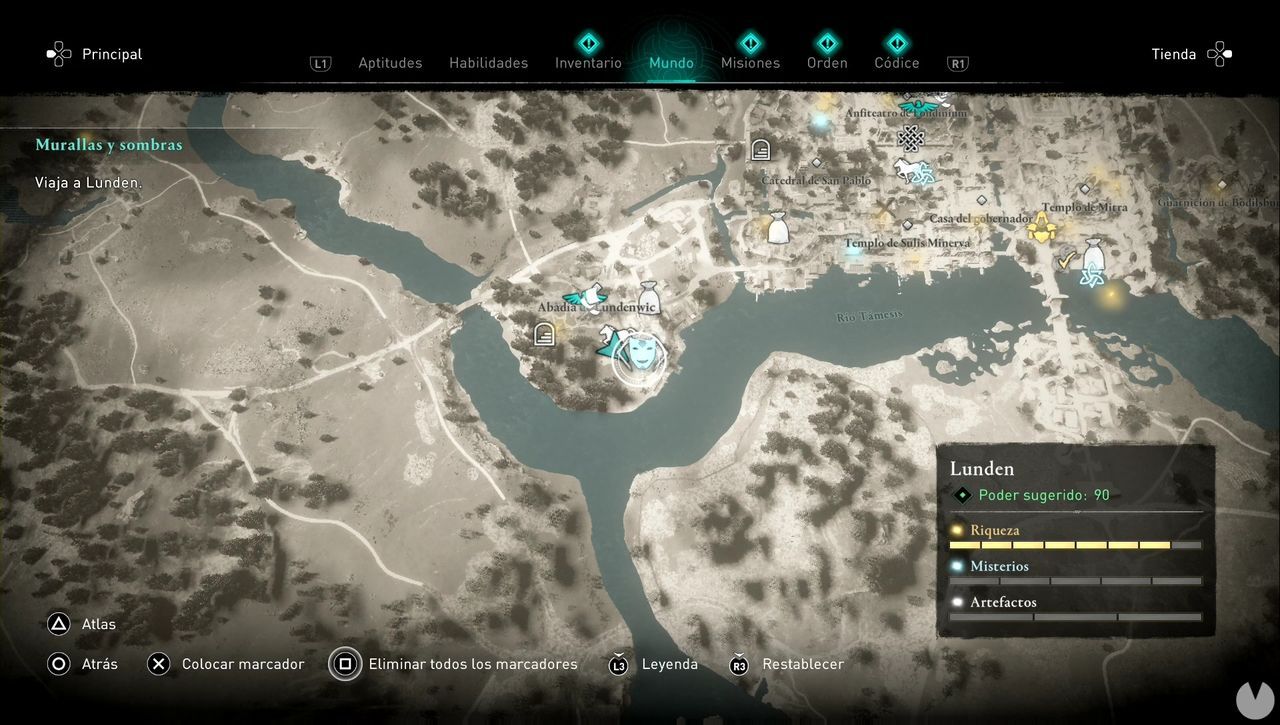Viewport: 1280px width, 725px height.
Task: Toggle the Leyenda display
Action: point(669,663)
